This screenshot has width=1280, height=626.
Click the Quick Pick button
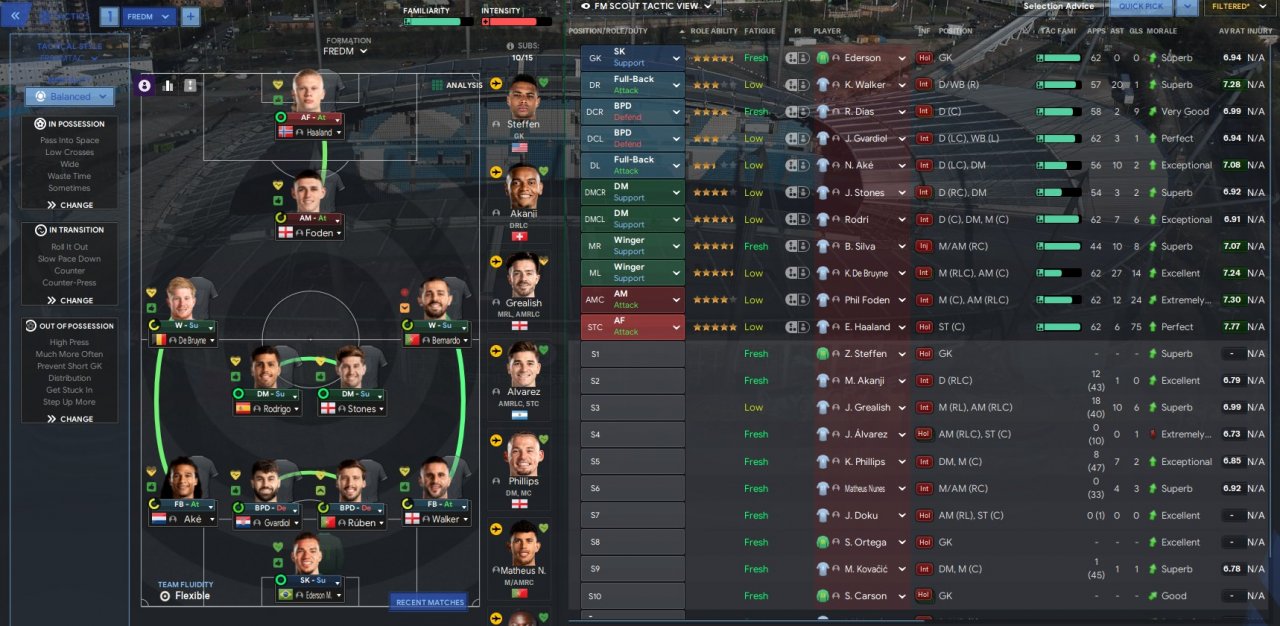1139,7
